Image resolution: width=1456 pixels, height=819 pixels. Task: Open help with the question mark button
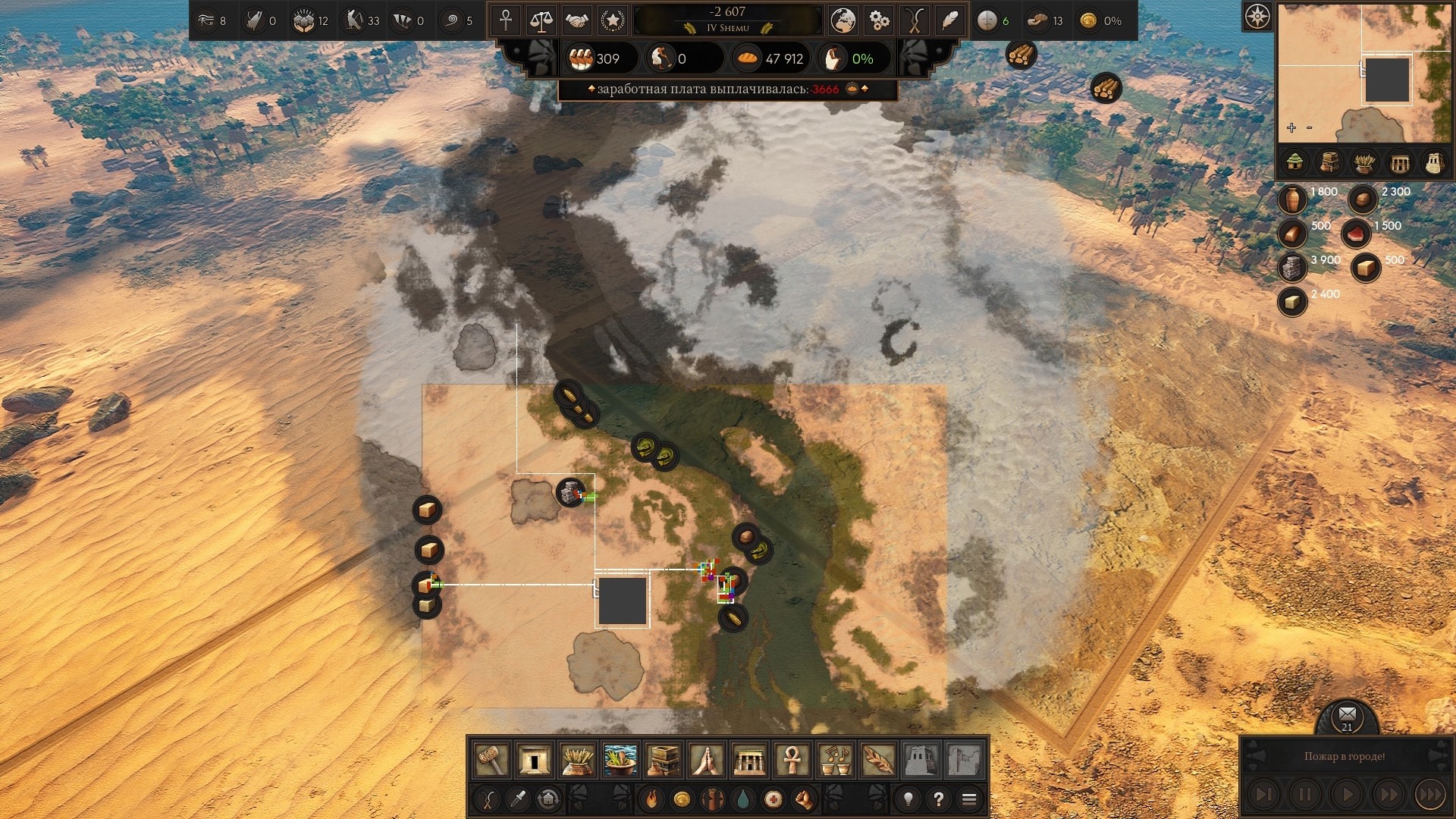[x=939, y=799]
